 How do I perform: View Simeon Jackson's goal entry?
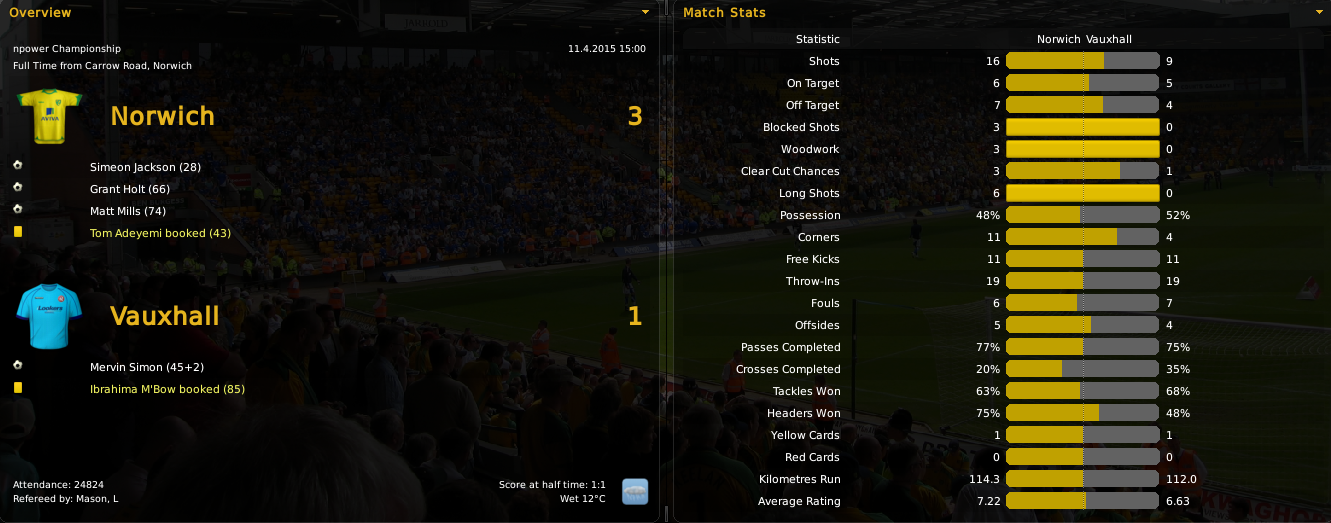(145, 167)
